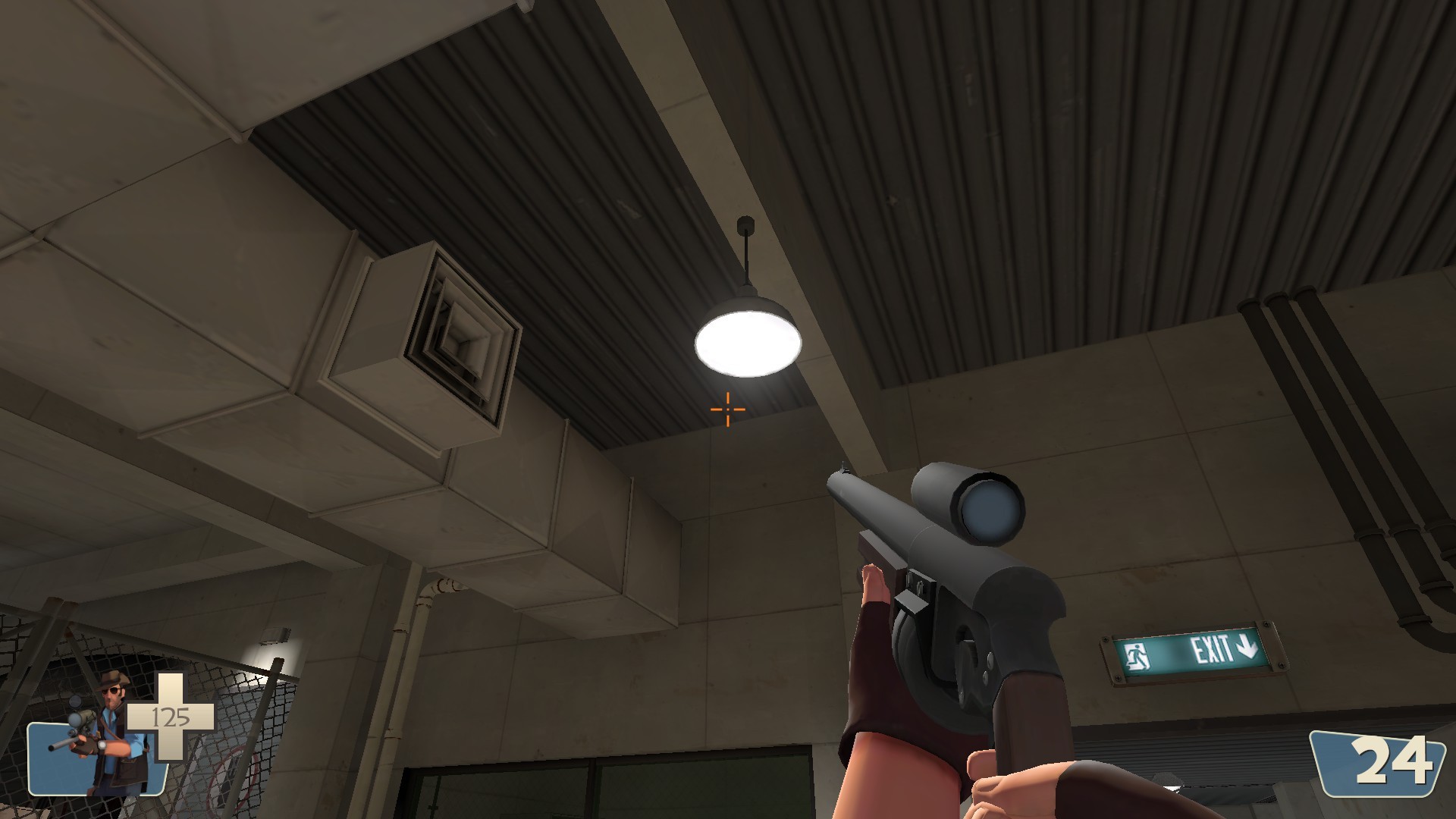Click the bright white lamp shade
1456x819 pixels.
click(747, 341)
